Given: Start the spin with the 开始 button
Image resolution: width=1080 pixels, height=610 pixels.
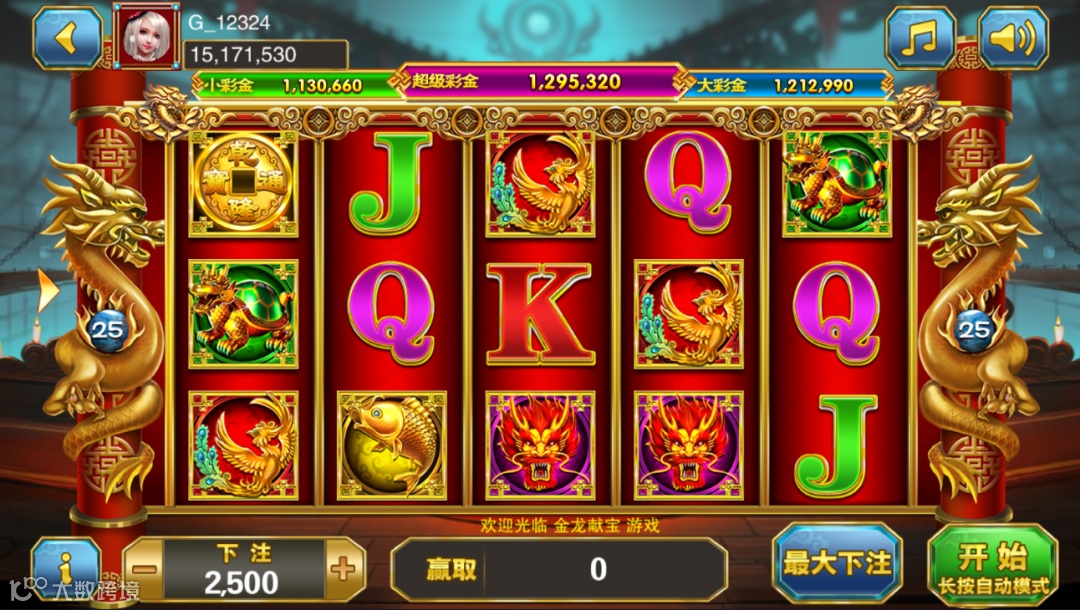Looking at the screenshot, I should click(992, 565).
